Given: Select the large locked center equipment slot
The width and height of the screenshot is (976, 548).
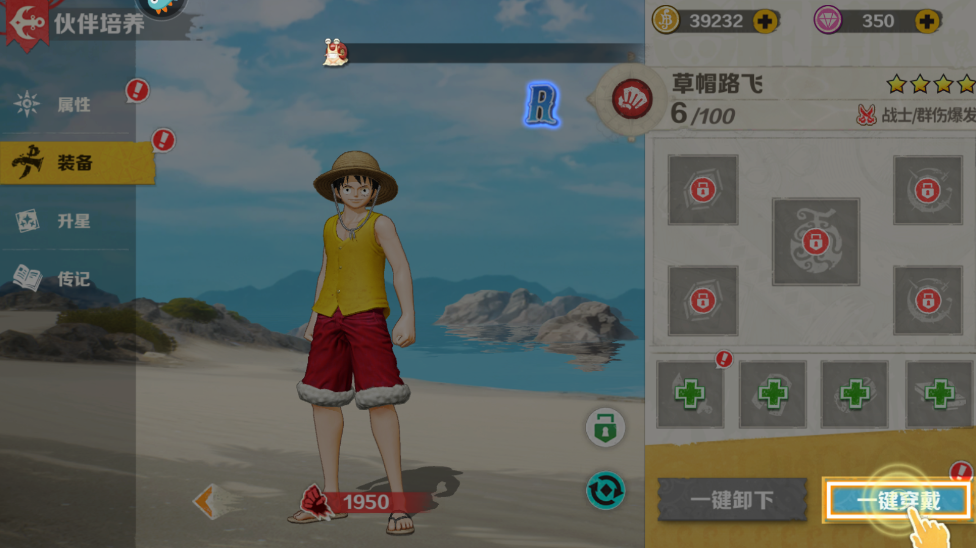Looking at the screenshot, I should point(815,242).
